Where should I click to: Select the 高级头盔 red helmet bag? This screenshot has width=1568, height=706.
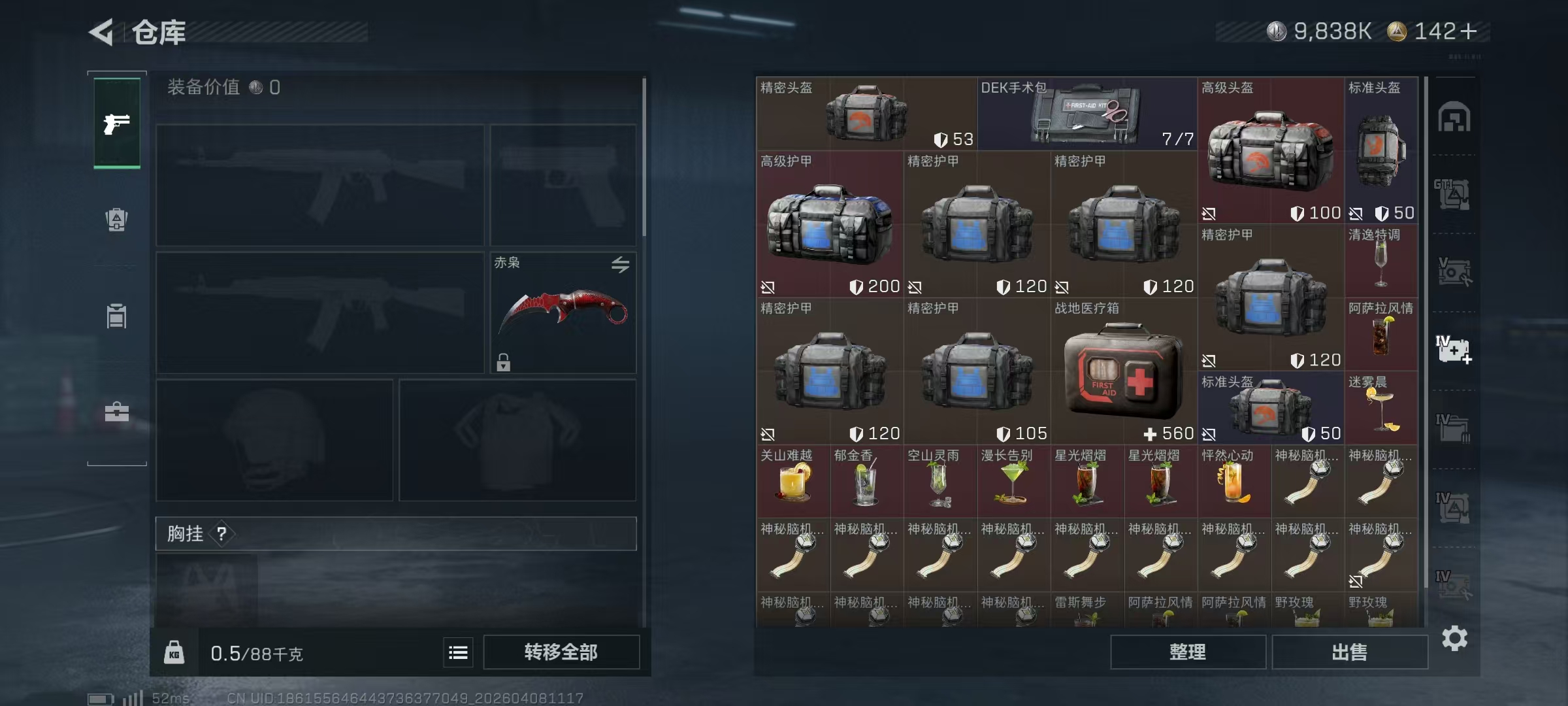point(1270,151)
